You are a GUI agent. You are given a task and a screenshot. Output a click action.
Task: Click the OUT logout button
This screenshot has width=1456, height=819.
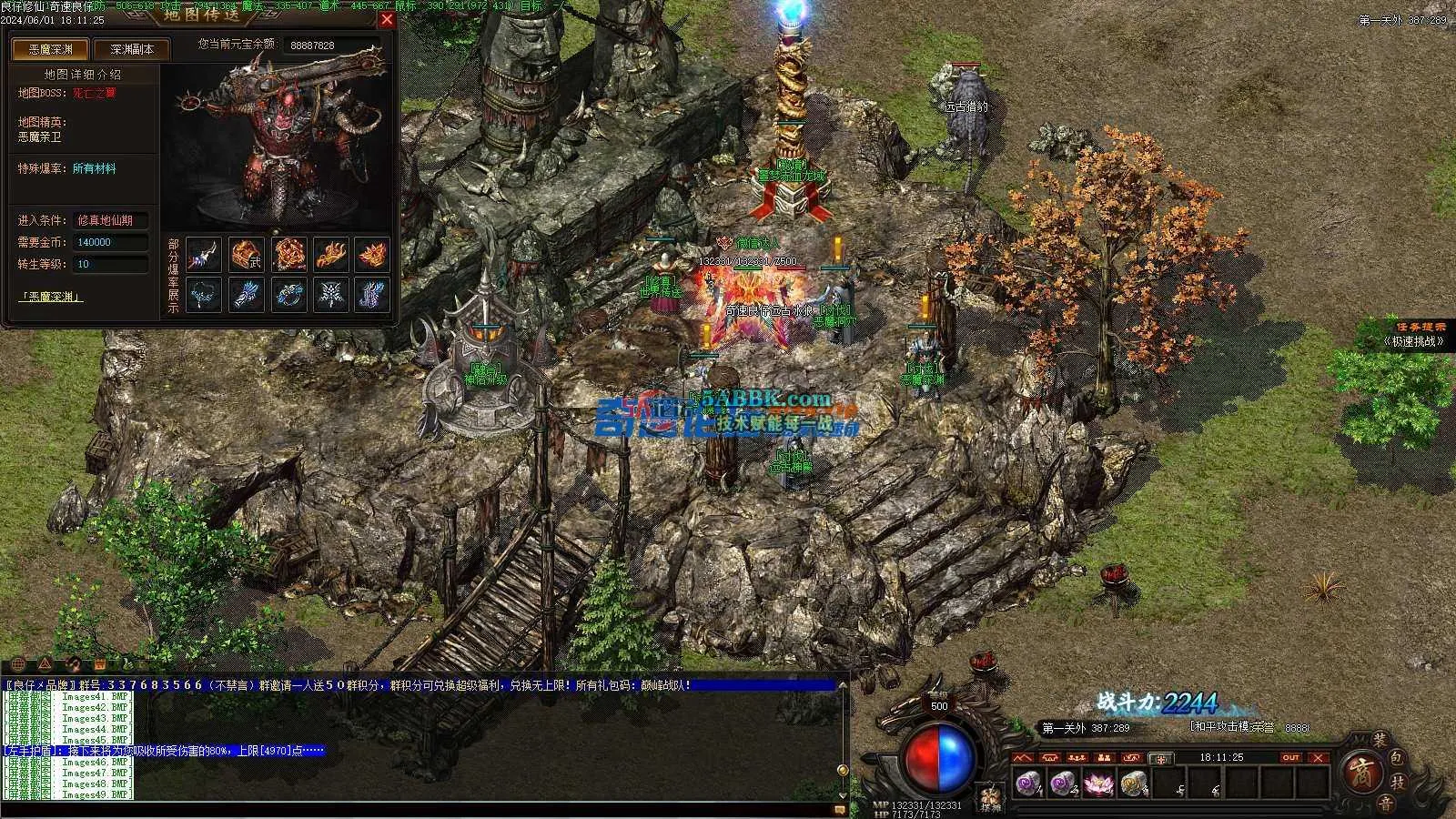1290,757
